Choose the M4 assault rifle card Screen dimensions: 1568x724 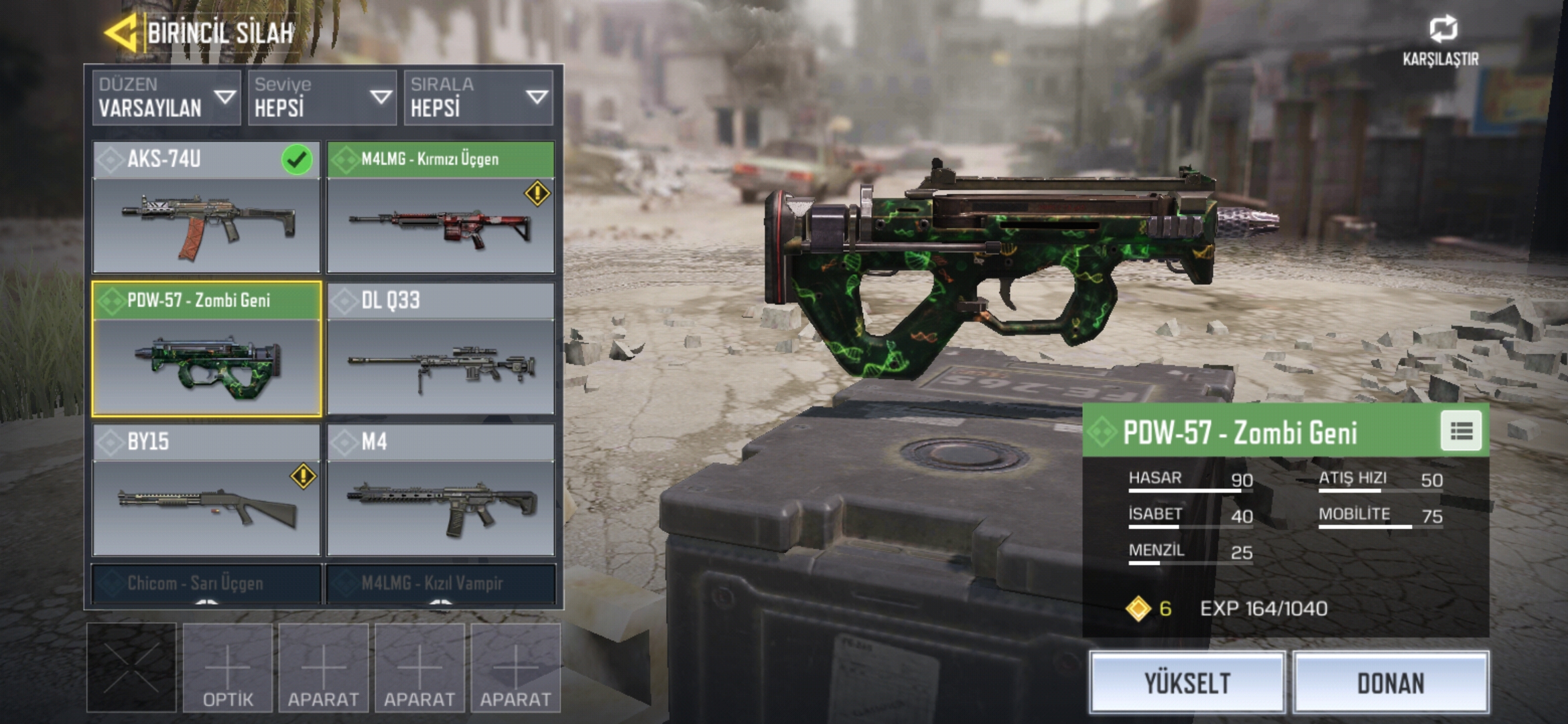click(441, 491)
